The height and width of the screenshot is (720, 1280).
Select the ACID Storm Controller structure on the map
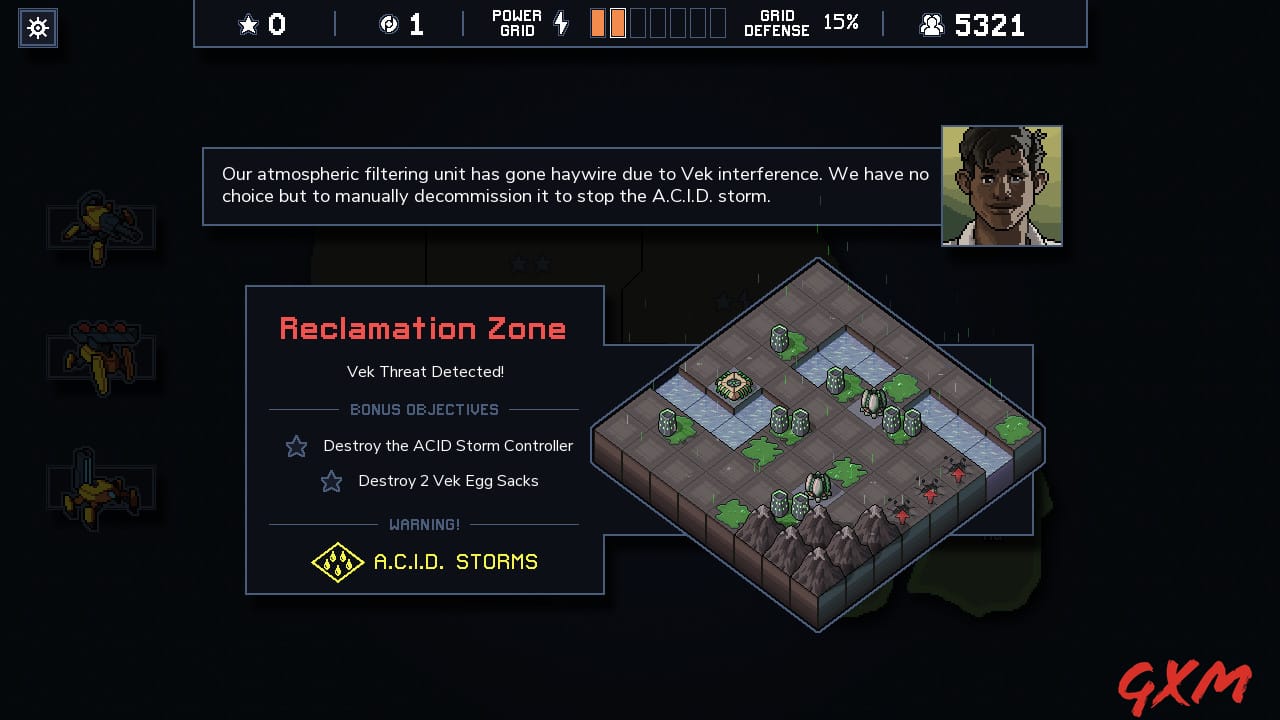point(733,383)
